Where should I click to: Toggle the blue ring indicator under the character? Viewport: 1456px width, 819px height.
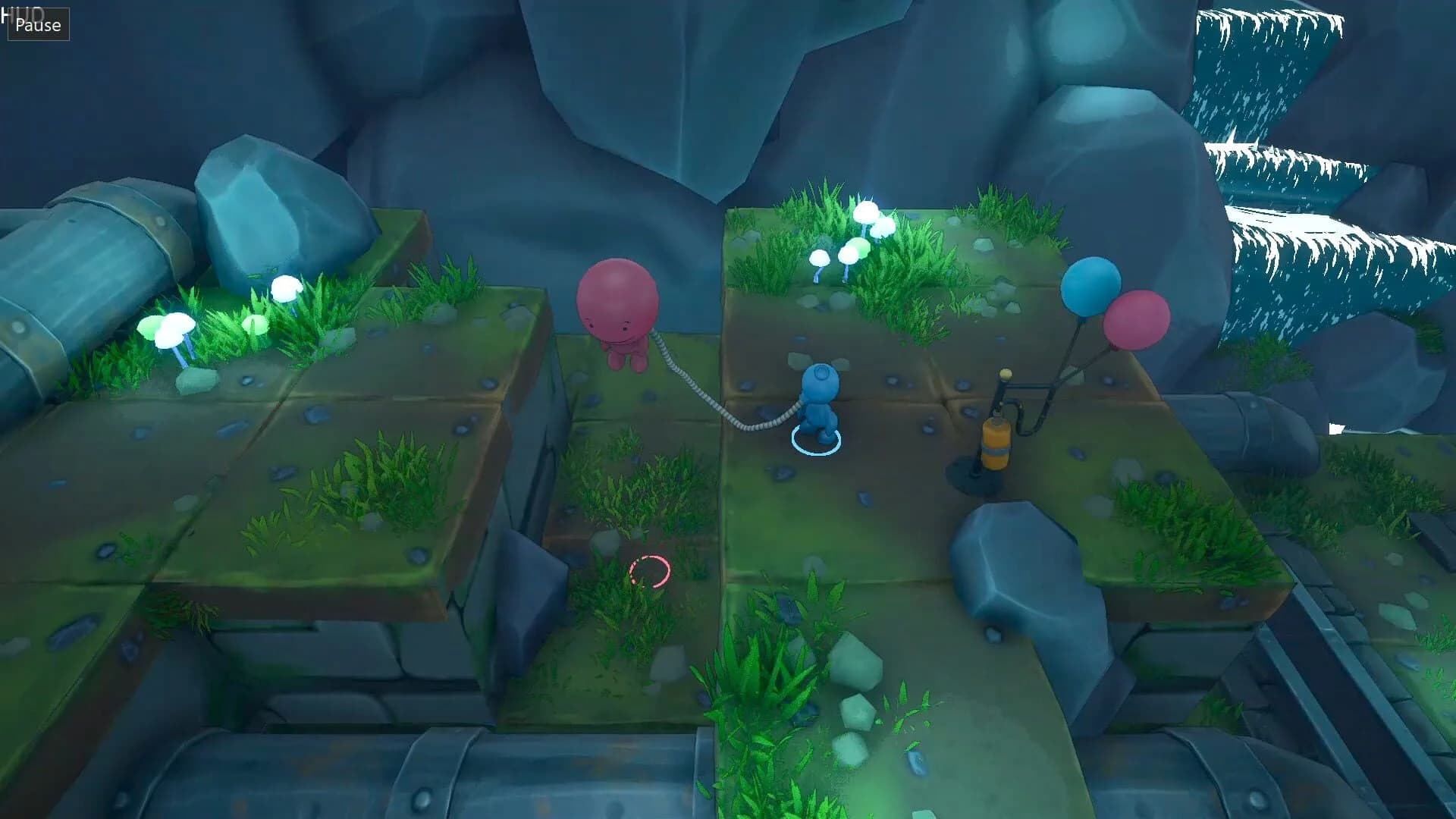pyautogui.click(x=815, y=438)
